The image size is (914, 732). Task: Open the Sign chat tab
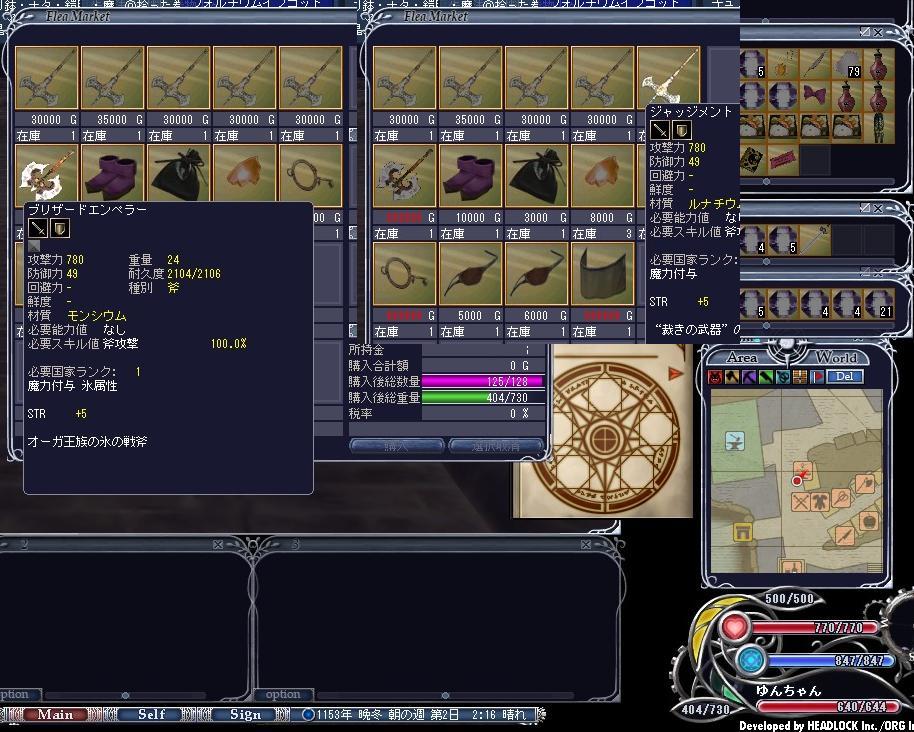245,714
